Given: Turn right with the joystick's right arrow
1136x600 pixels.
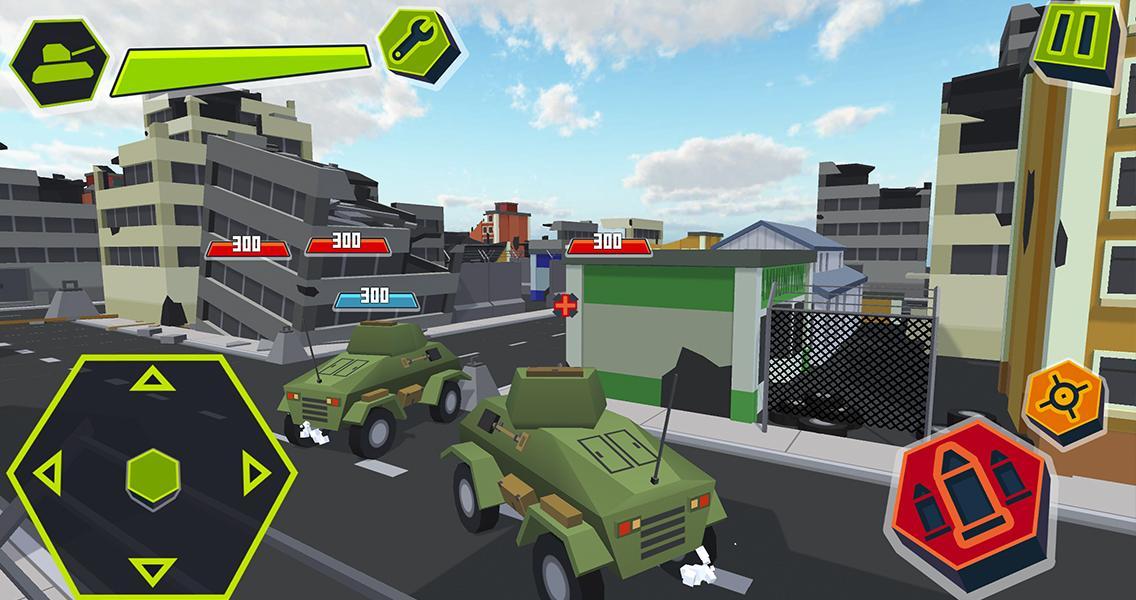Looking at the screenshot, I should coord(256,473).
